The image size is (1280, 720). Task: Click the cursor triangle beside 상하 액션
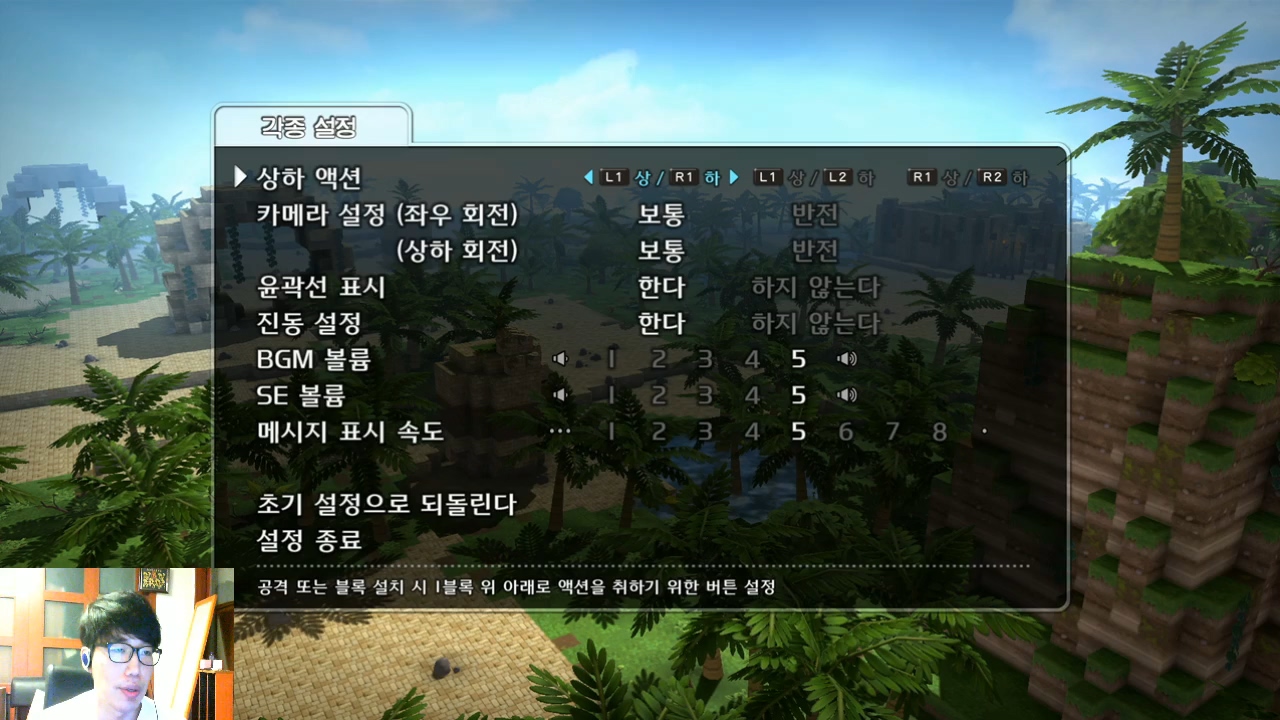click(x=240, y=177)
